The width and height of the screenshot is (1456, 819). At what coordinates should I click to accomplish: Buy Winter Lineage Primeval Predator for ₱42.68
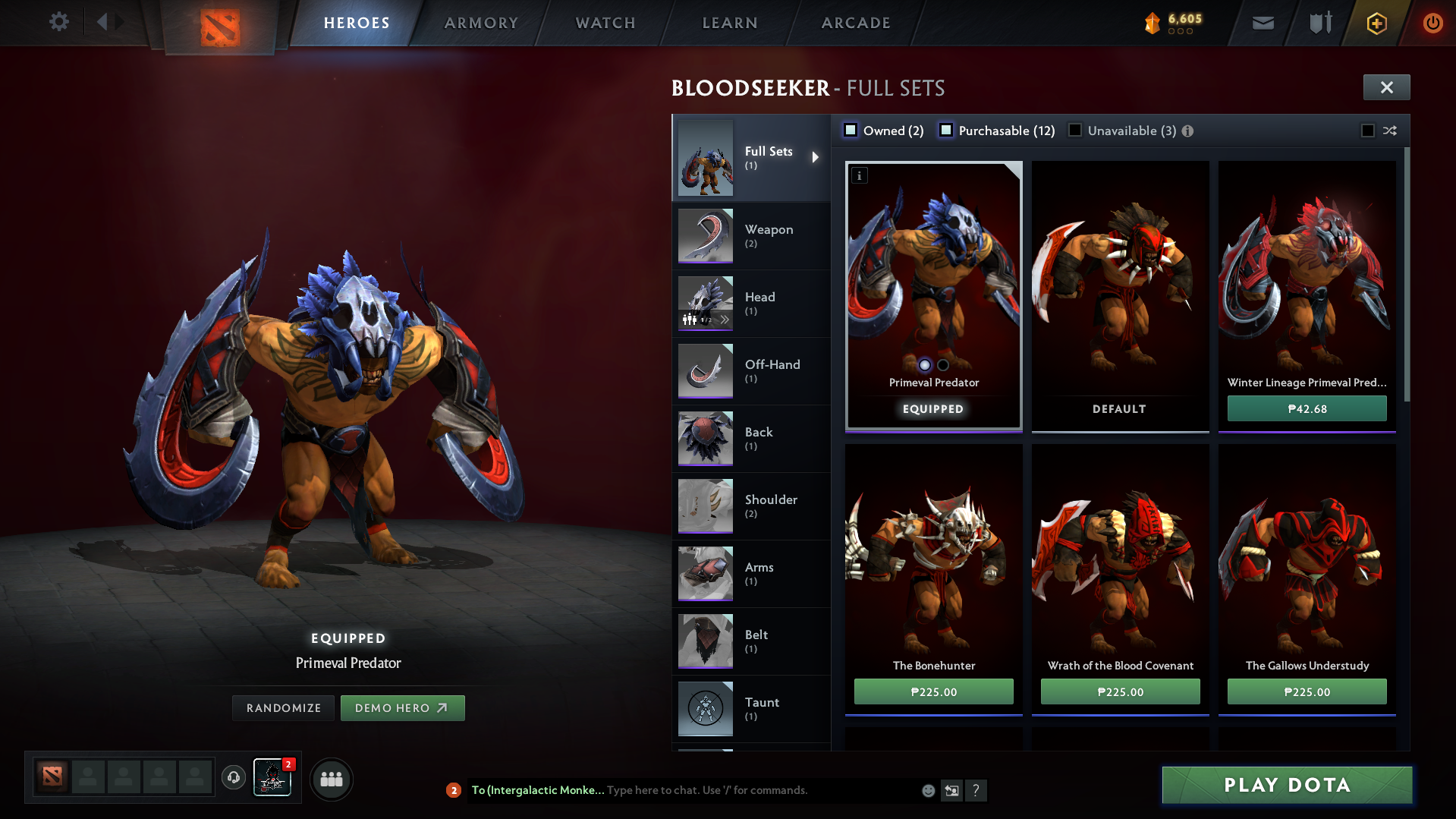[1307, 408]
